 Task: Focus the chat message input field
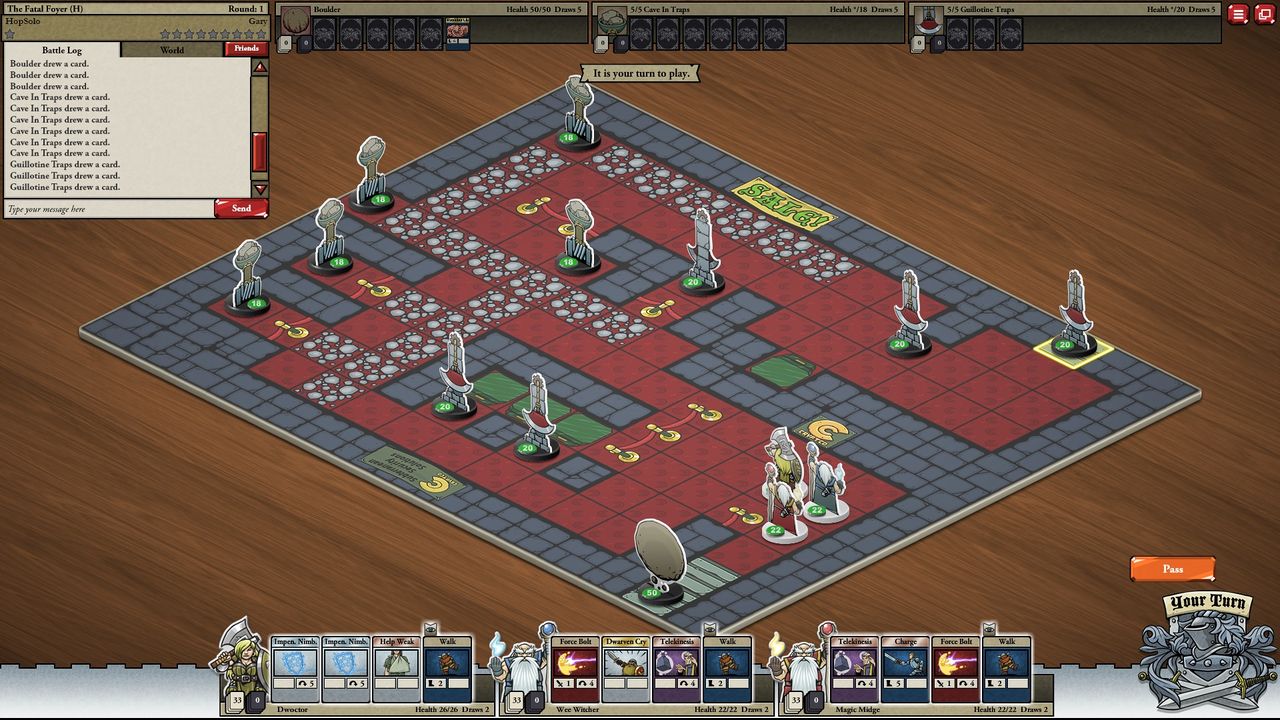[108, 209]
